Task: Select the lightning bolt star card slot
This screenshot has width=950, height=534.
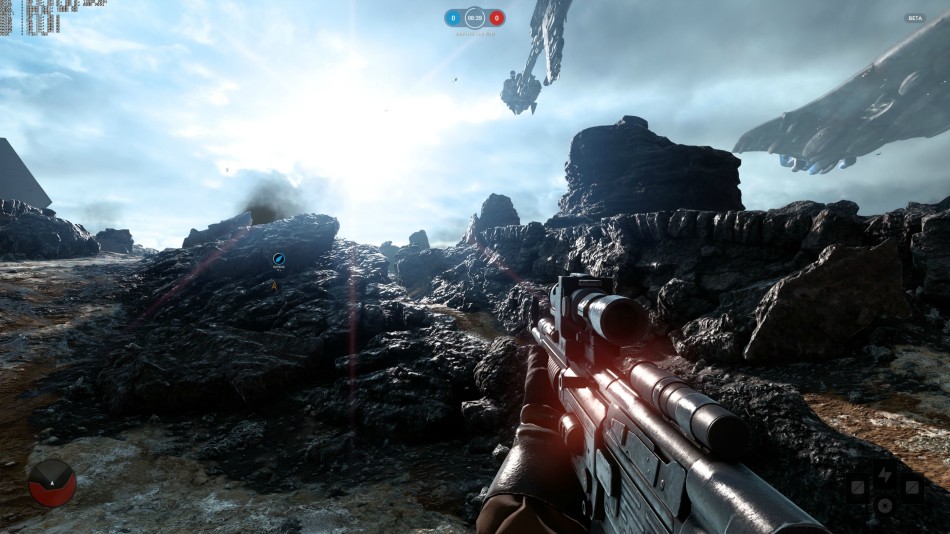Action: pyautogui.click(x=885, y=475)
